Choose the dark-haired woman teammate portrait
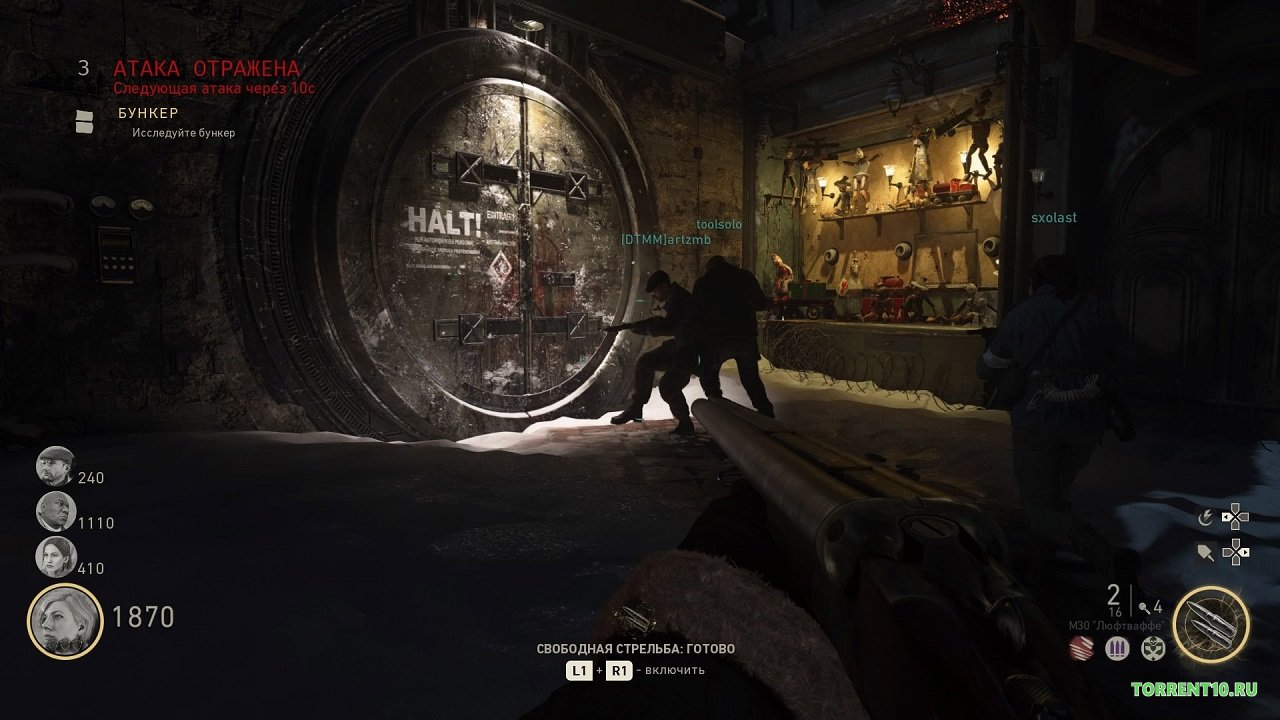Screen dimensions: 1280x720 pyautogui.click(x=56, y=557)
